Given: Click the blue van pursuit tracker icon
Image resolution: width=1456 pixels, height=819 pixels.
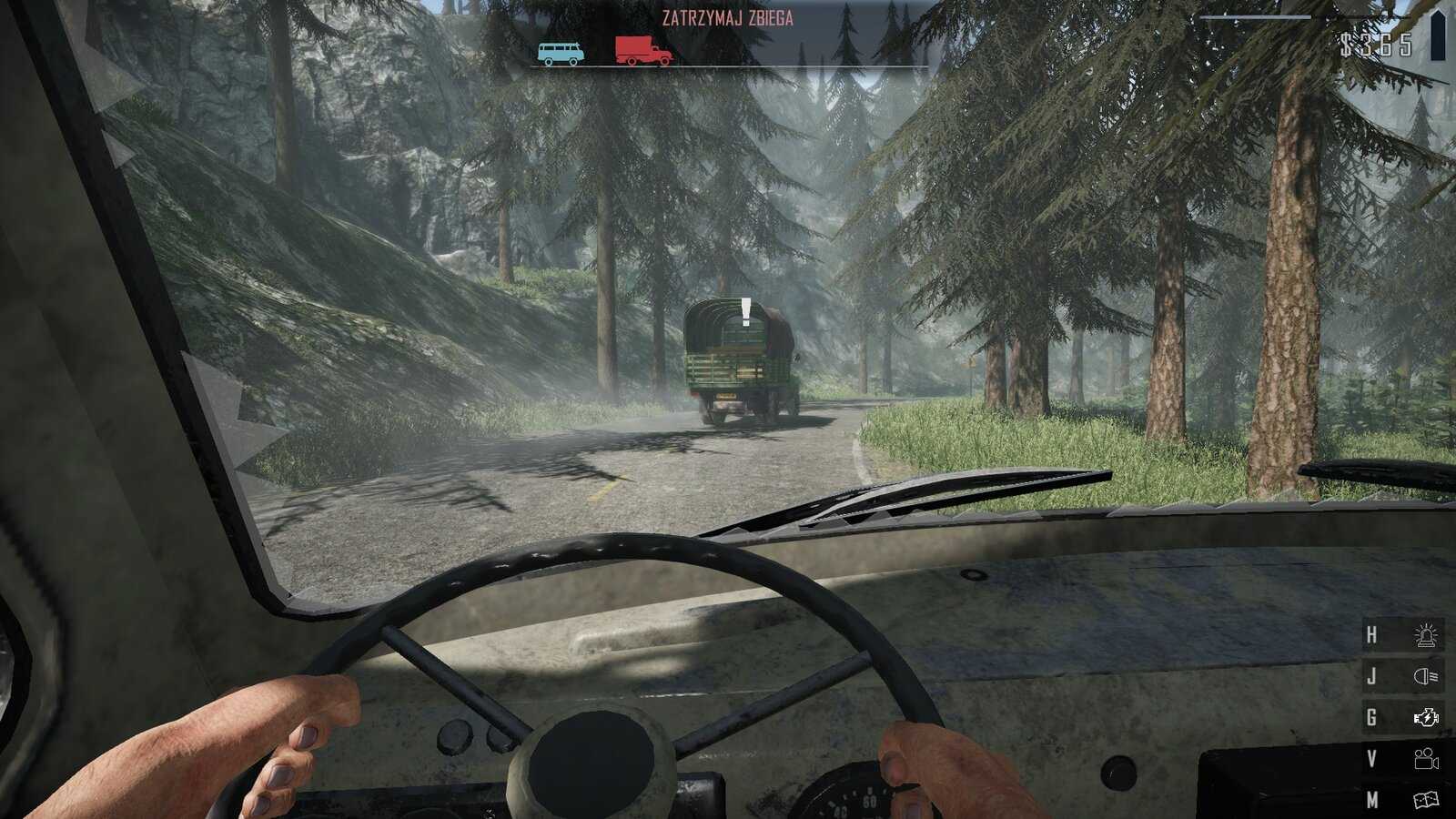Looking at the screenshot, I should click(x=560, y=53).
